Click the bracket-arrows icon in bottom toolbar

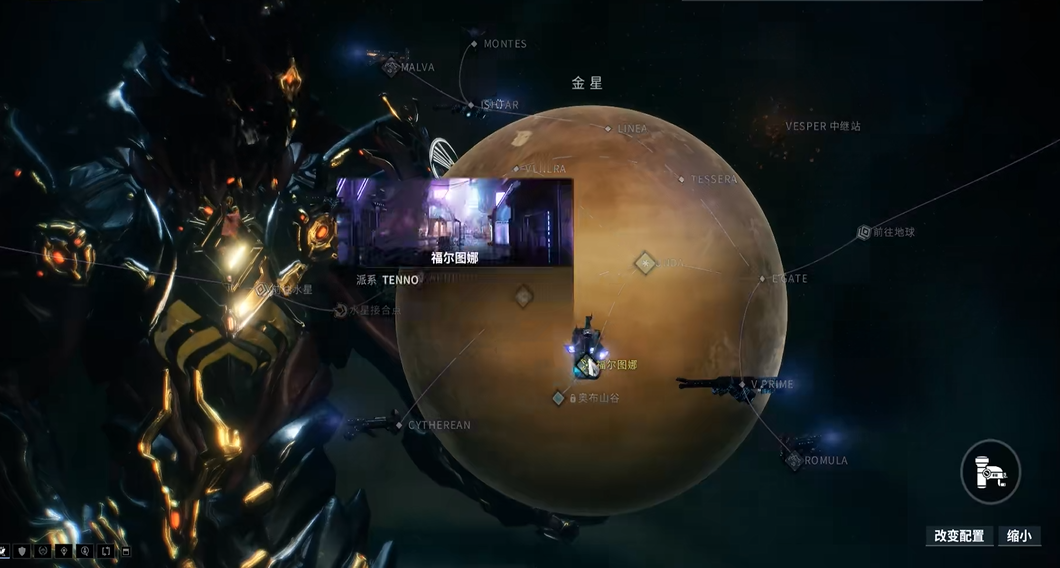[x=105, y=551]
